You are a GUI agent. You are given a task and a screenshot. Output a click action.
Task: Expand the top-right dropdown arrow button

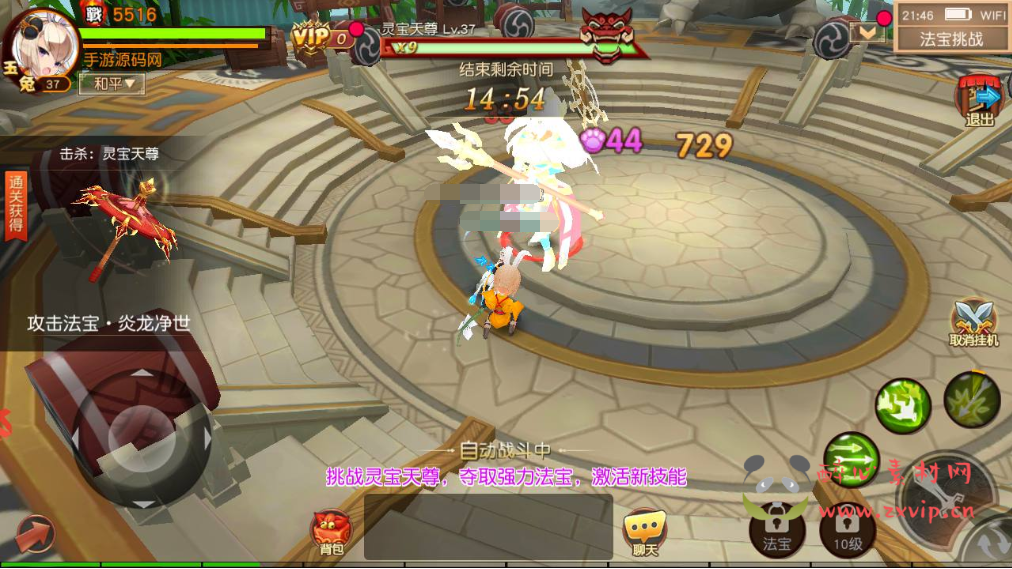coord(866,32)
